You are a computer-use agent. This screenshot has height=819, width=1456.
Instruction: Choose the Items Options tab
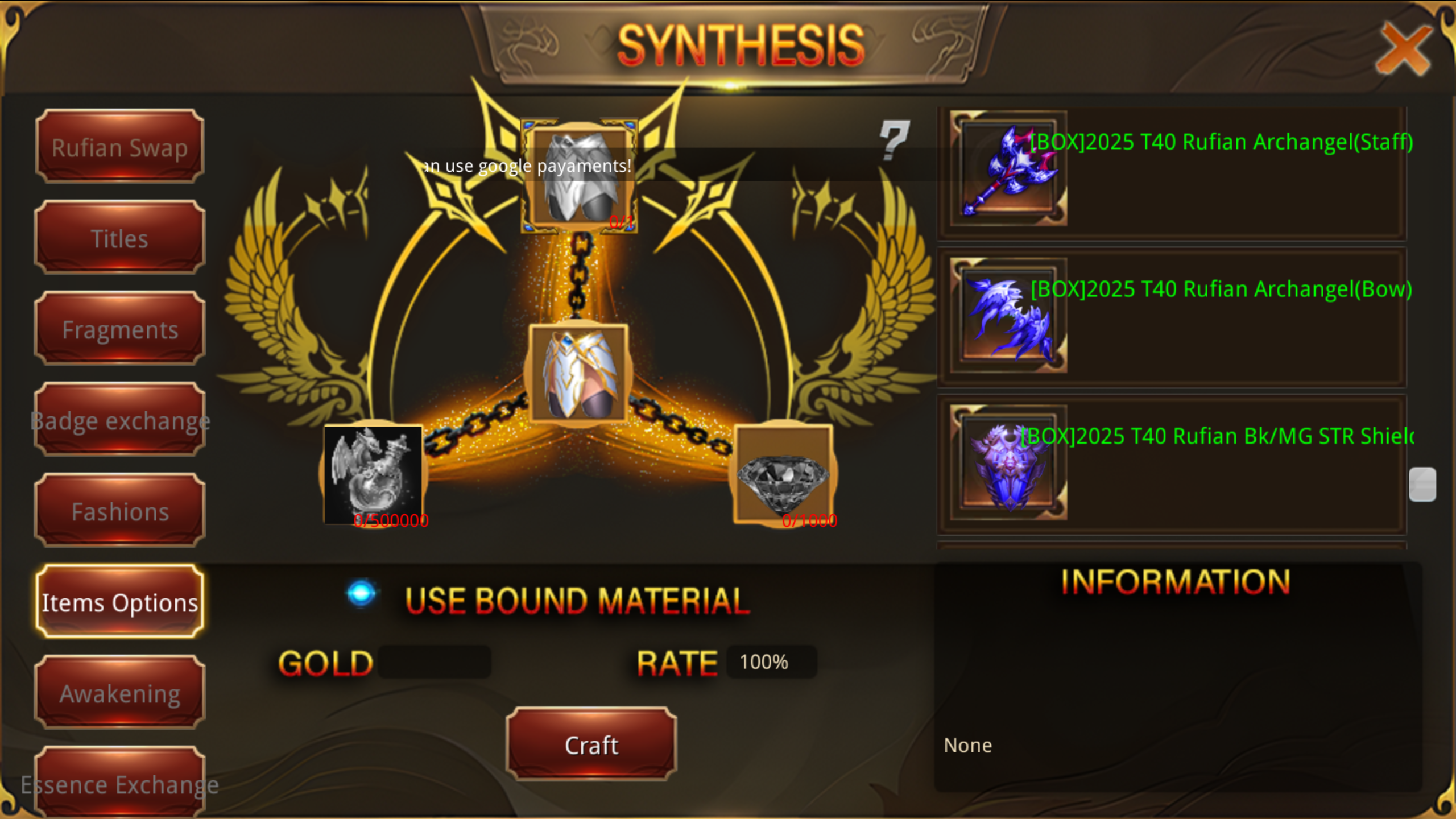click(119, 602)
